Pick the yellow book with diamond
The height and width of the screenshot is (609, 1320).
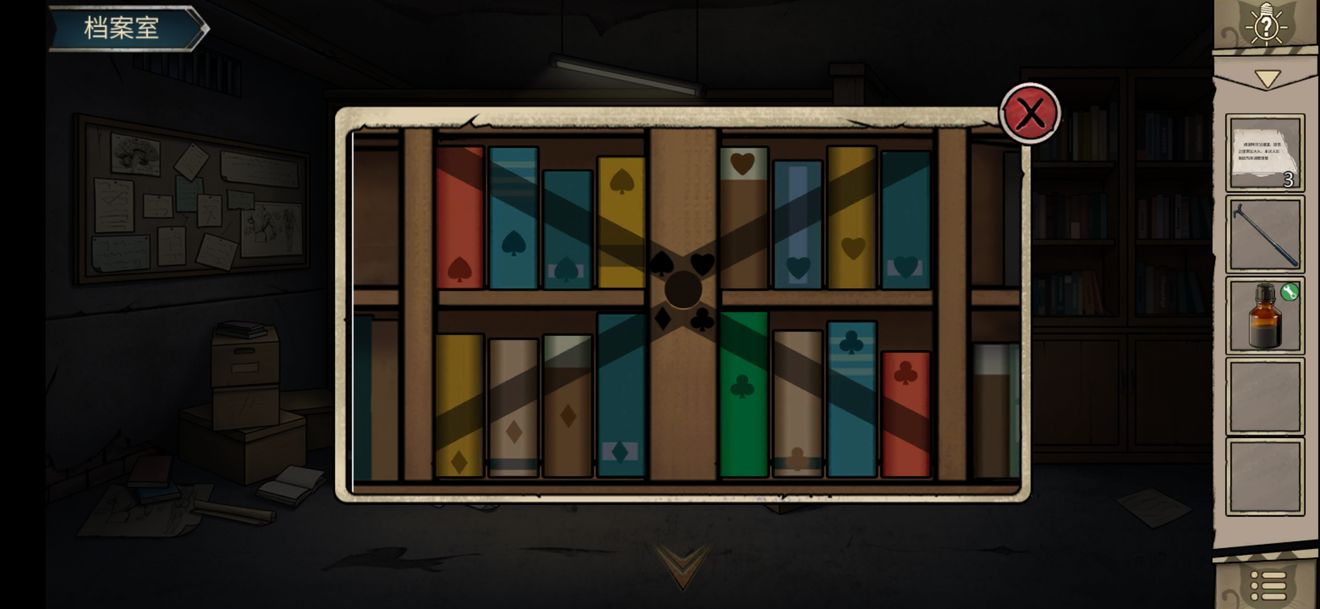(459, 405)
